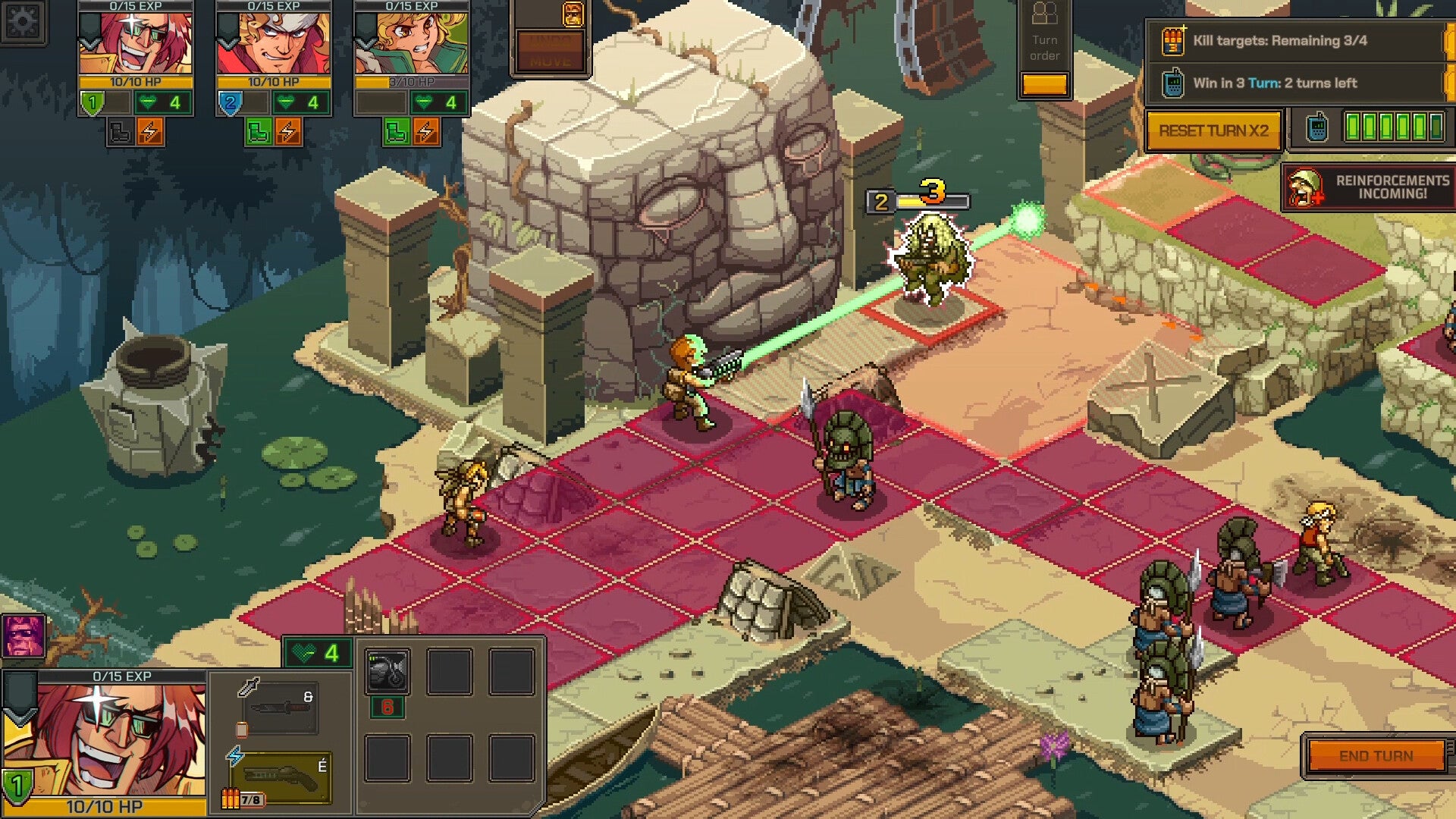Click the Kill targets: Remaining 3/4 objective row
The height and width of the screenshot is (819, 1456).
point(1289,42)
